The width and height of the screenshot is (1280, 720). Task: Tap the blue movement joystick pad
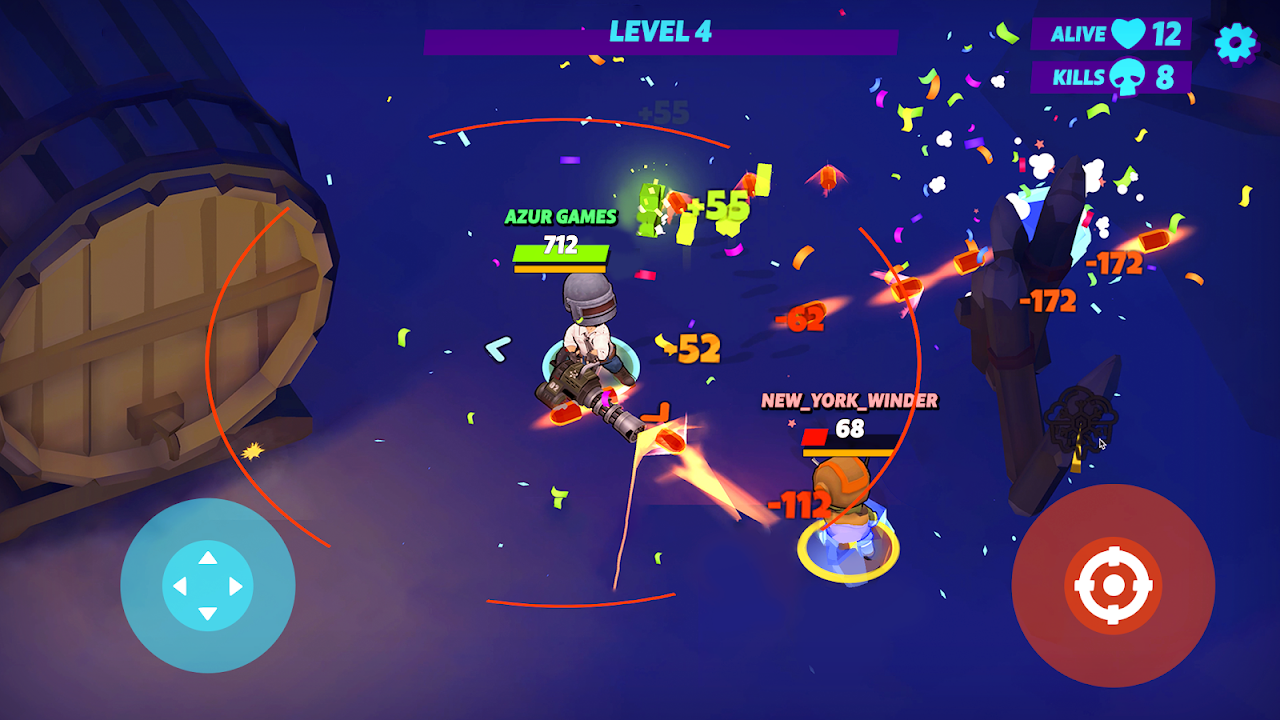208,586
